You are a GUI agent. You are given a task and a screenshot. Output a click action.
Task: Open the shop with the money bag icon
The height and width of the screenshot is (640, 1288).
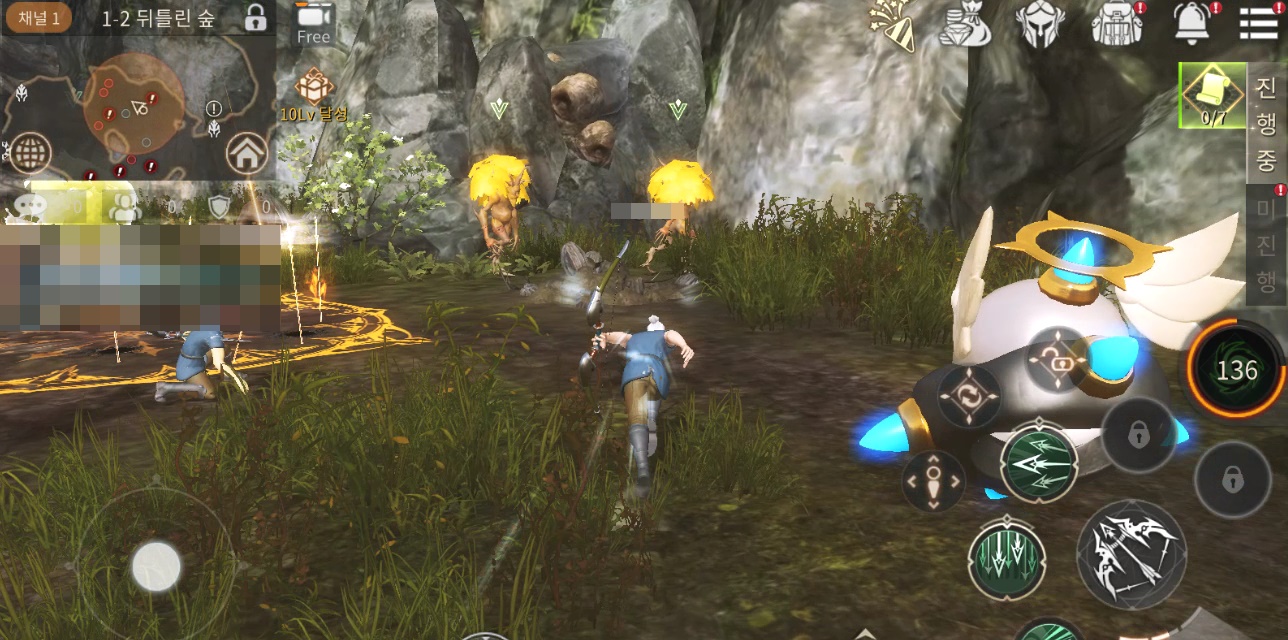tap(964, 24)
